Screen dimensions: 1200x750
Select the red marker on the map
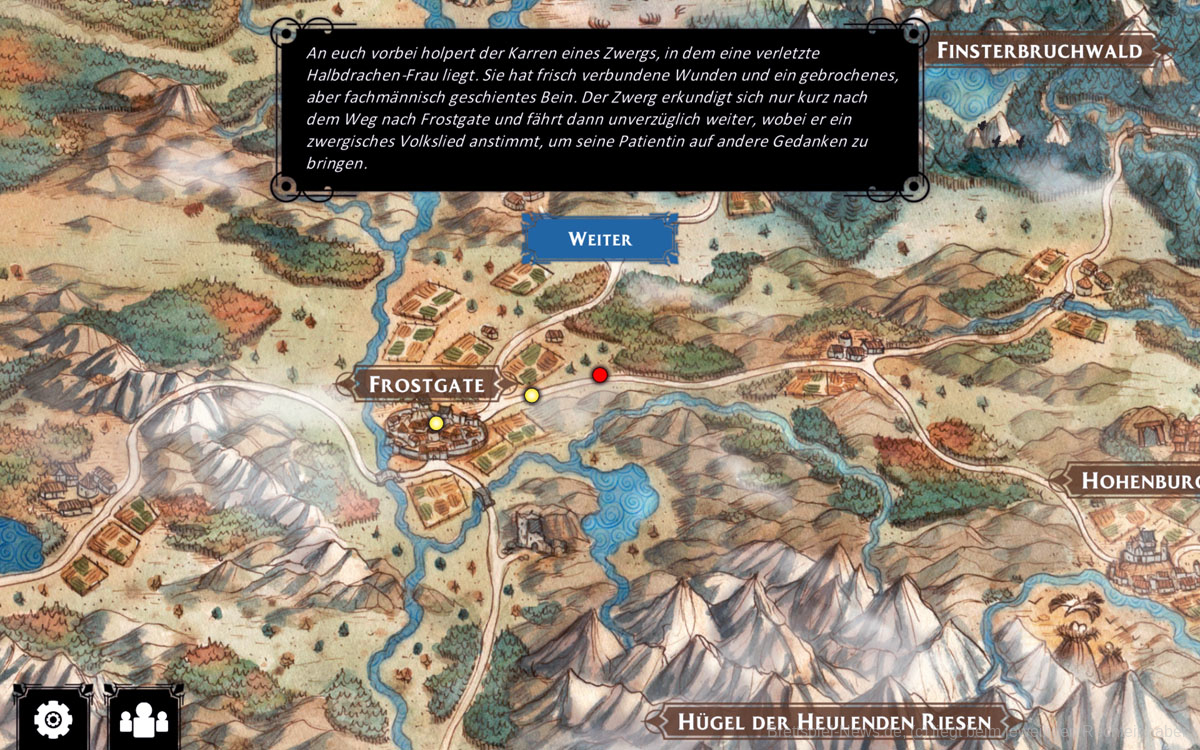[600, 375]
